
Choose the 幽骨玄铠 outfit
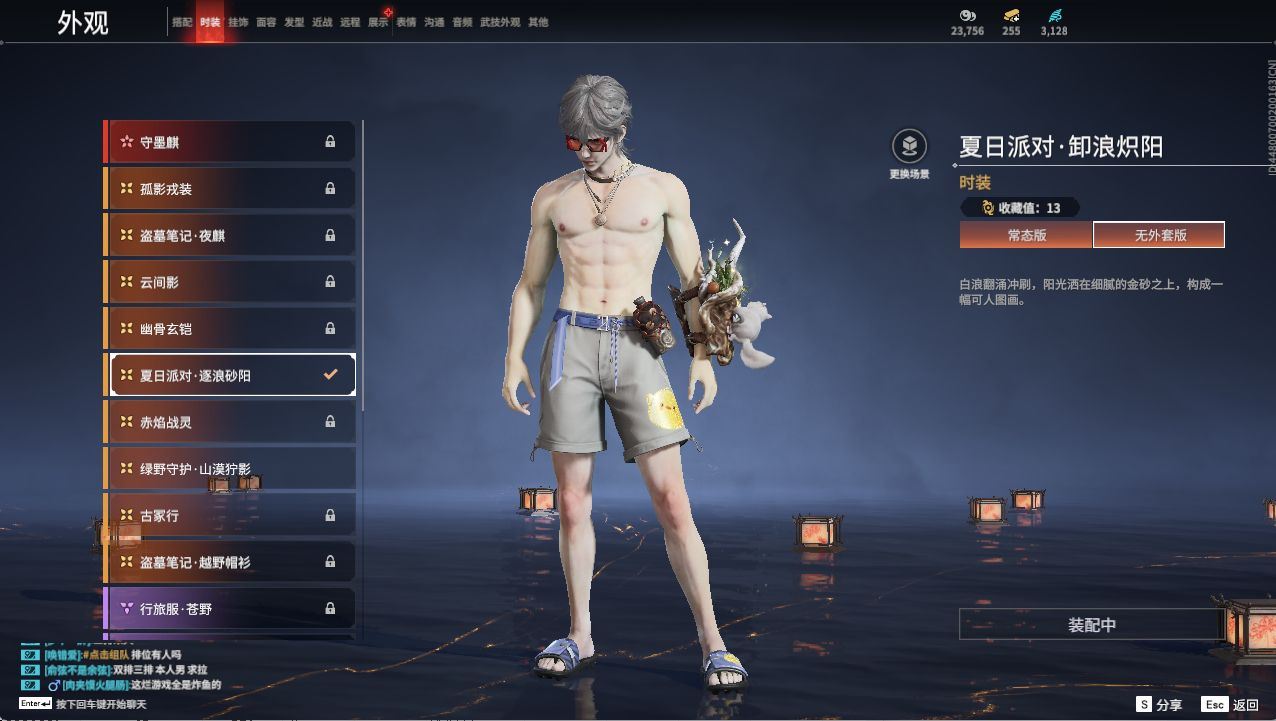230,328
